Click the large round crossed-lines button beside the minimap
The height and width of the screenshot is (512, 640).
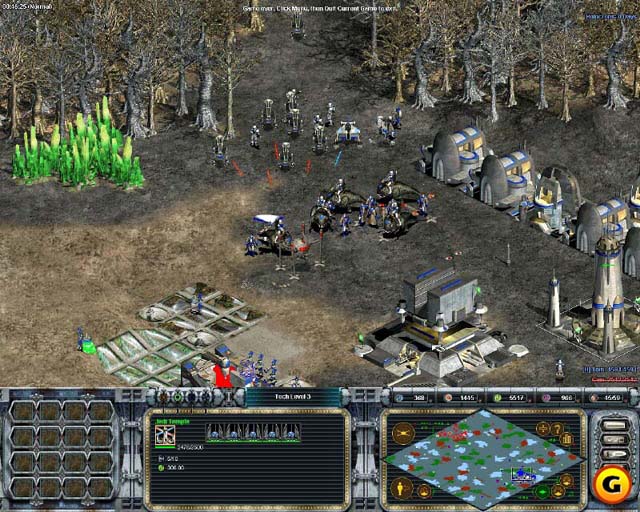click(403, 434)
